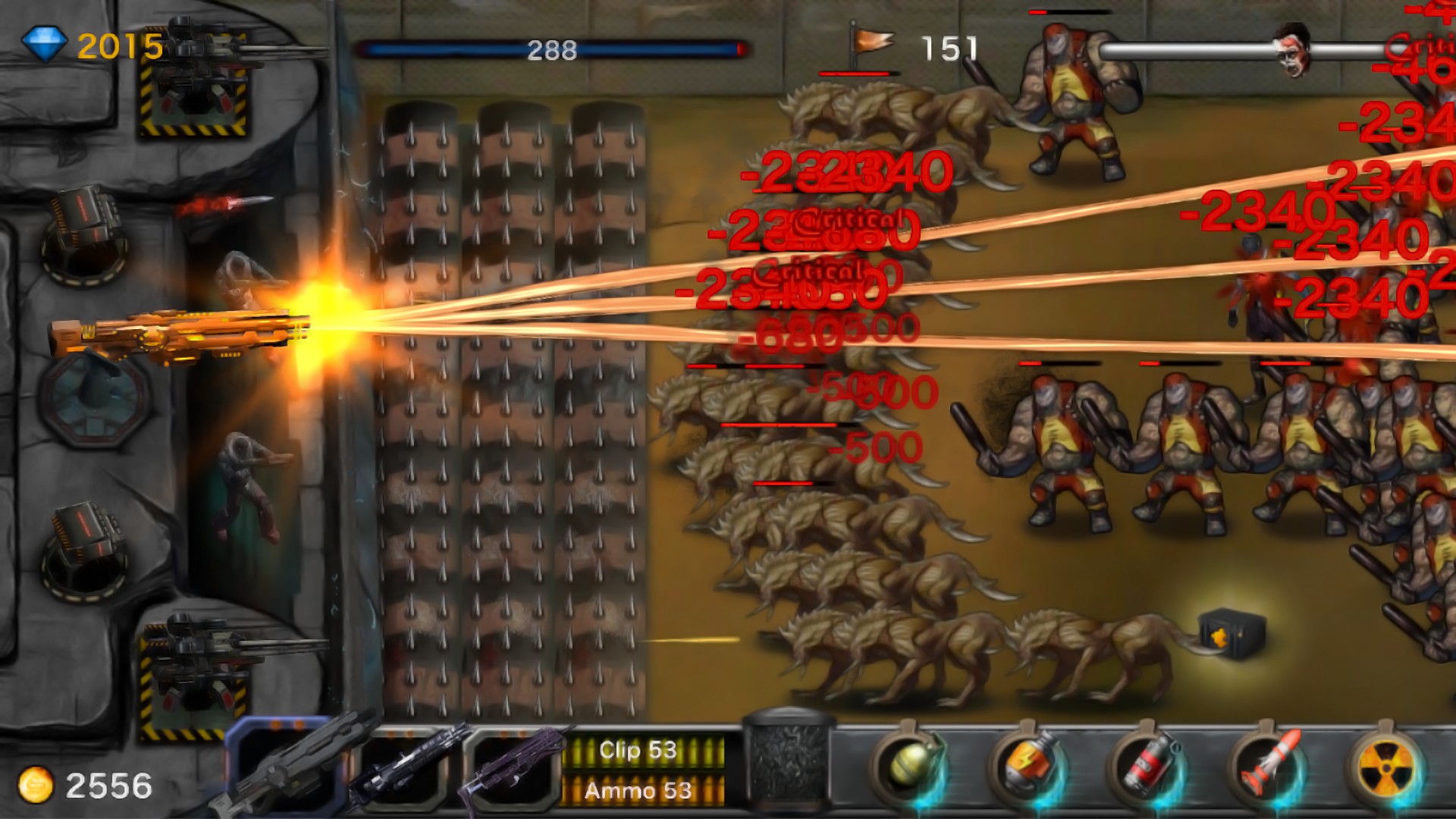Screen dimensions: 1456x819
Task: Throw the green frag grenade
Action: [909, 766]
